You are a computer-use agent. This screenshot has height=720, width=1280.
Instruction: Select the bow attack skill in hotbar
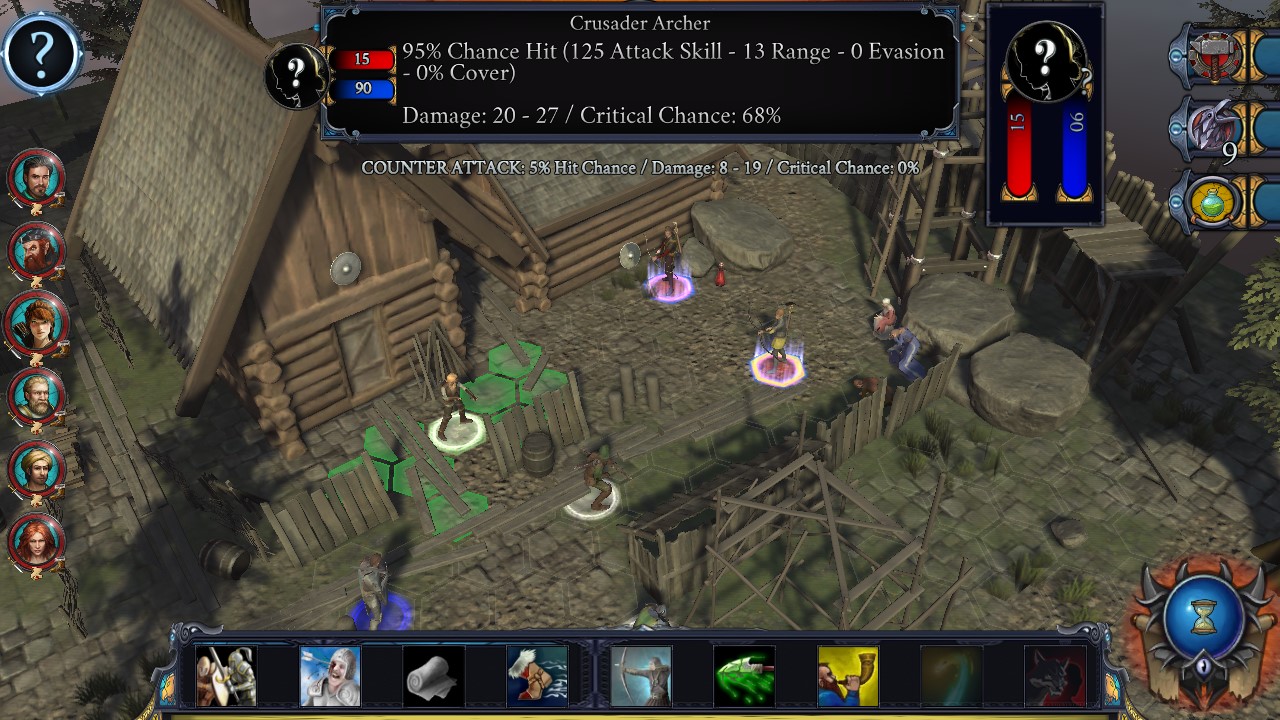[641, 675]
